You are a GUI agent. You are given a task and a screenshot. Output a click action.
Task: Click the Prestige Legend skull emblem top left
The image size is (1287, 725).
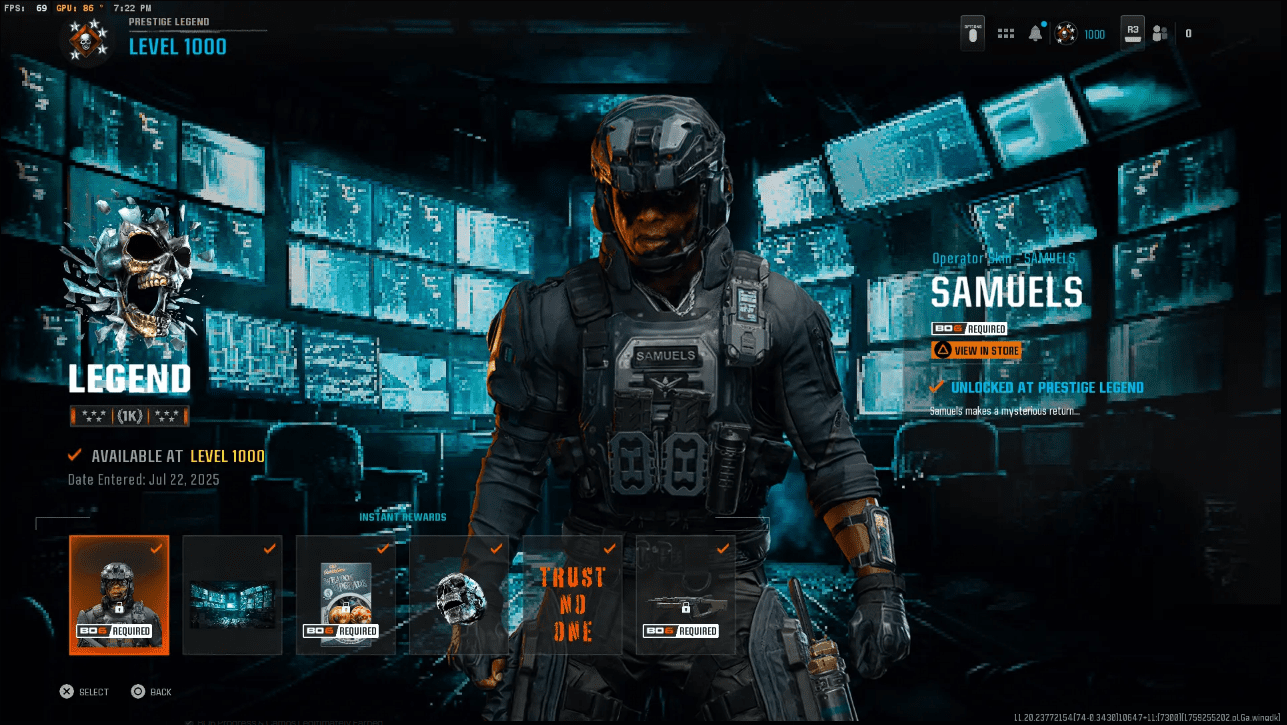point(87,44)
